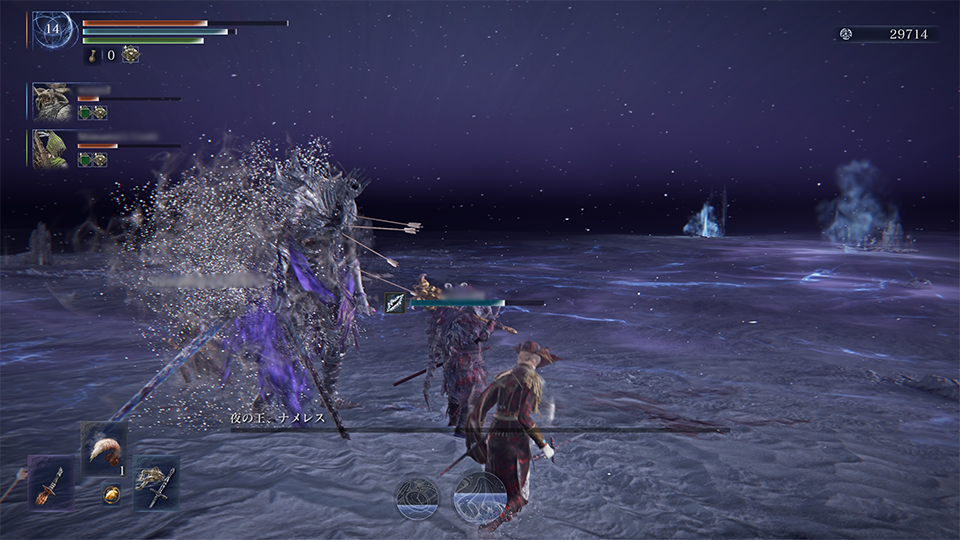The image size is (960, 540).
Task: Click the level 14 player emblem
Action: point(52,30)
